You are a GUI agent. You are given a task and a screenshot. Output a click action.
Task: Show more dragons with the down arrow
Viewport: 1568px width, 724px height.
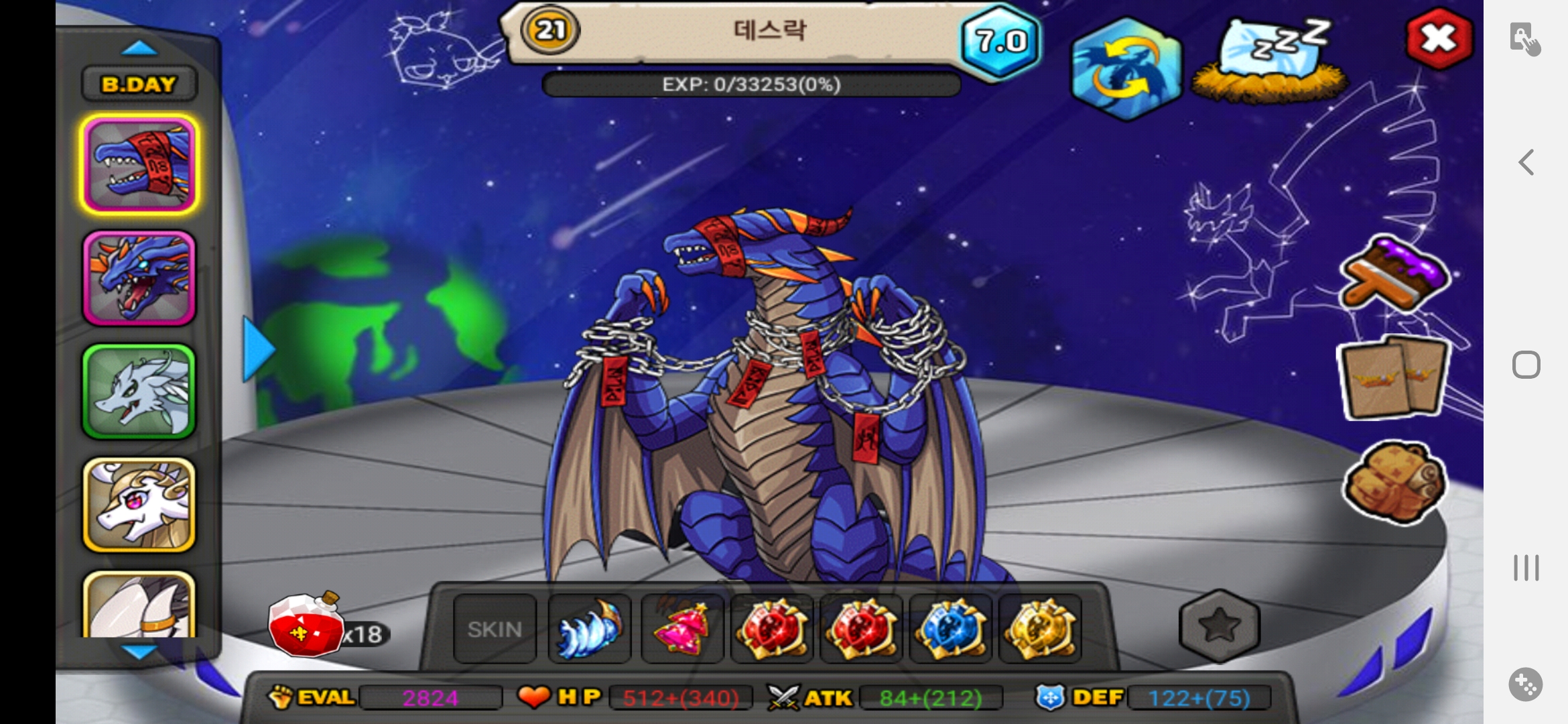click(139, 651)
